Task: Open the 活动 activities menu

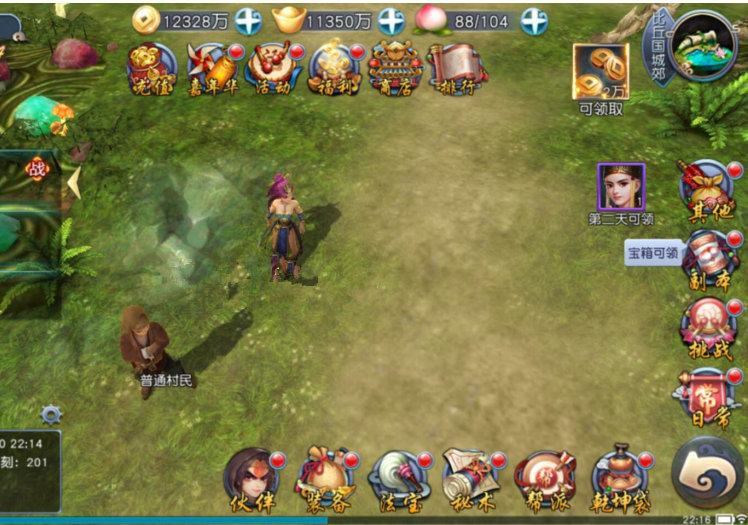Action: 272,68
